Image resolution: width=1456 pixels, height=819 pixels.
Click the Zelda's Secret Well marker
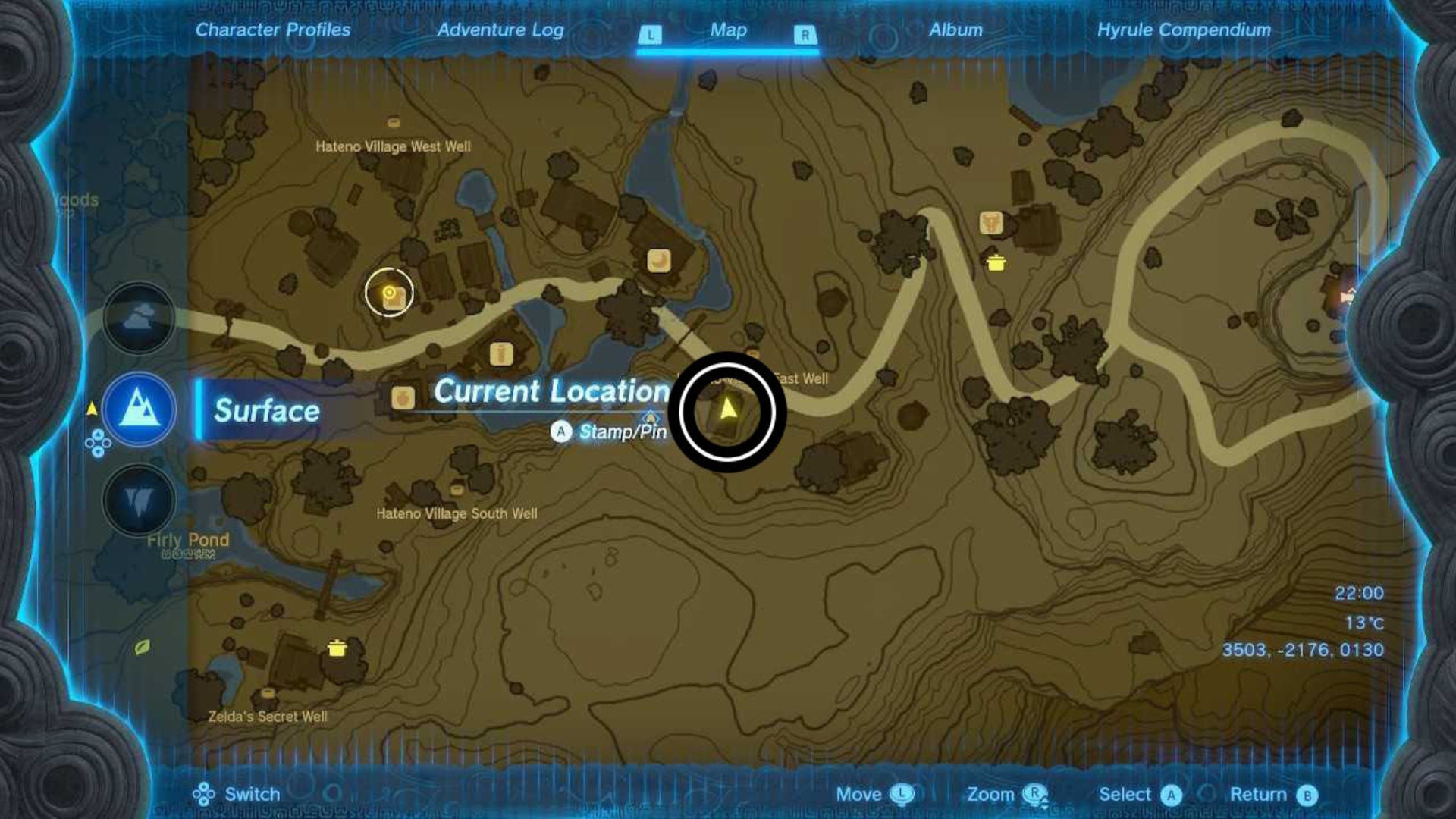[267, 693]
